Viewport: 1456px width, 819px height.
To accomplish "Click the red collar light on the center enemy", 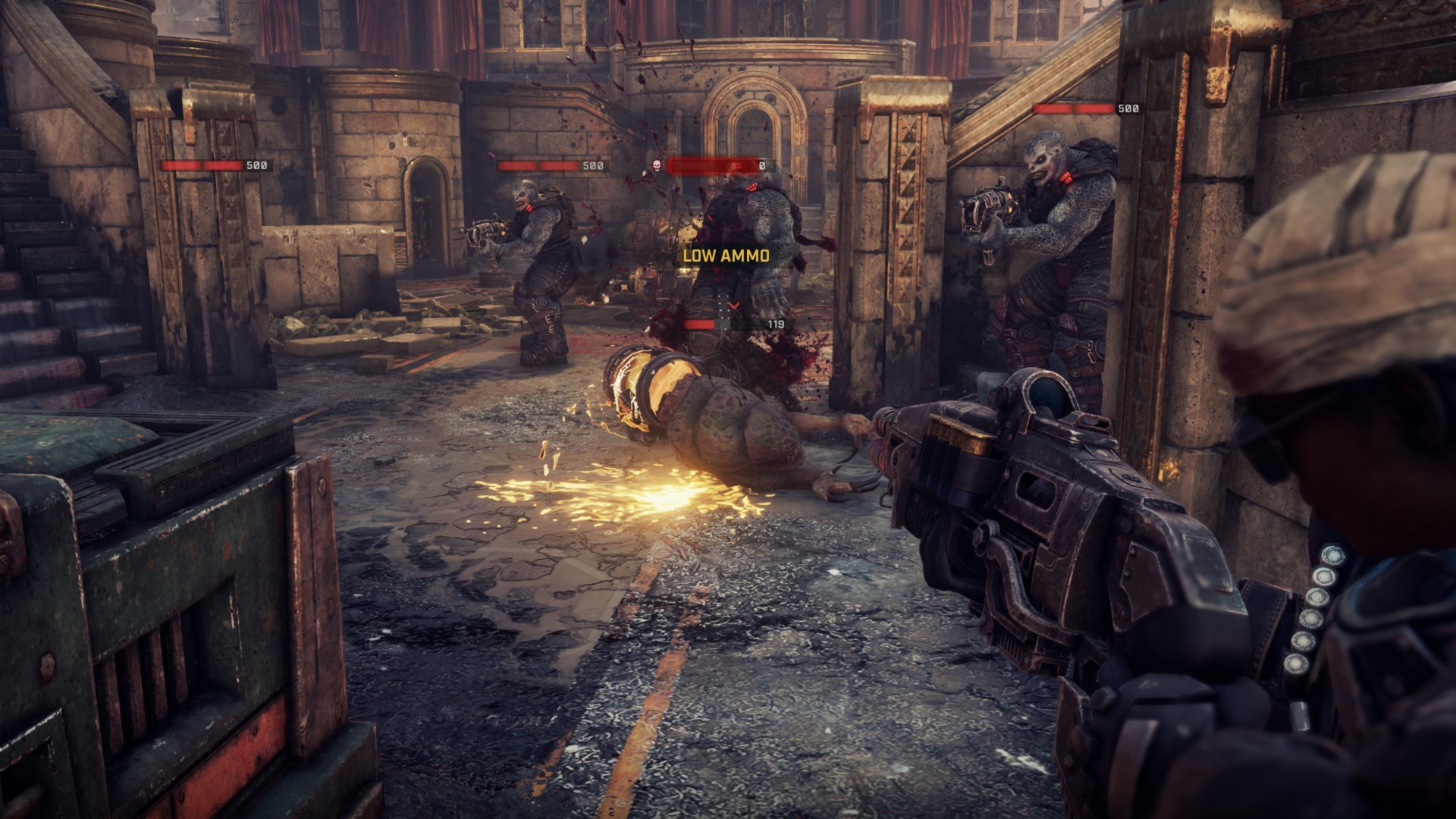I will pos(752,187).
